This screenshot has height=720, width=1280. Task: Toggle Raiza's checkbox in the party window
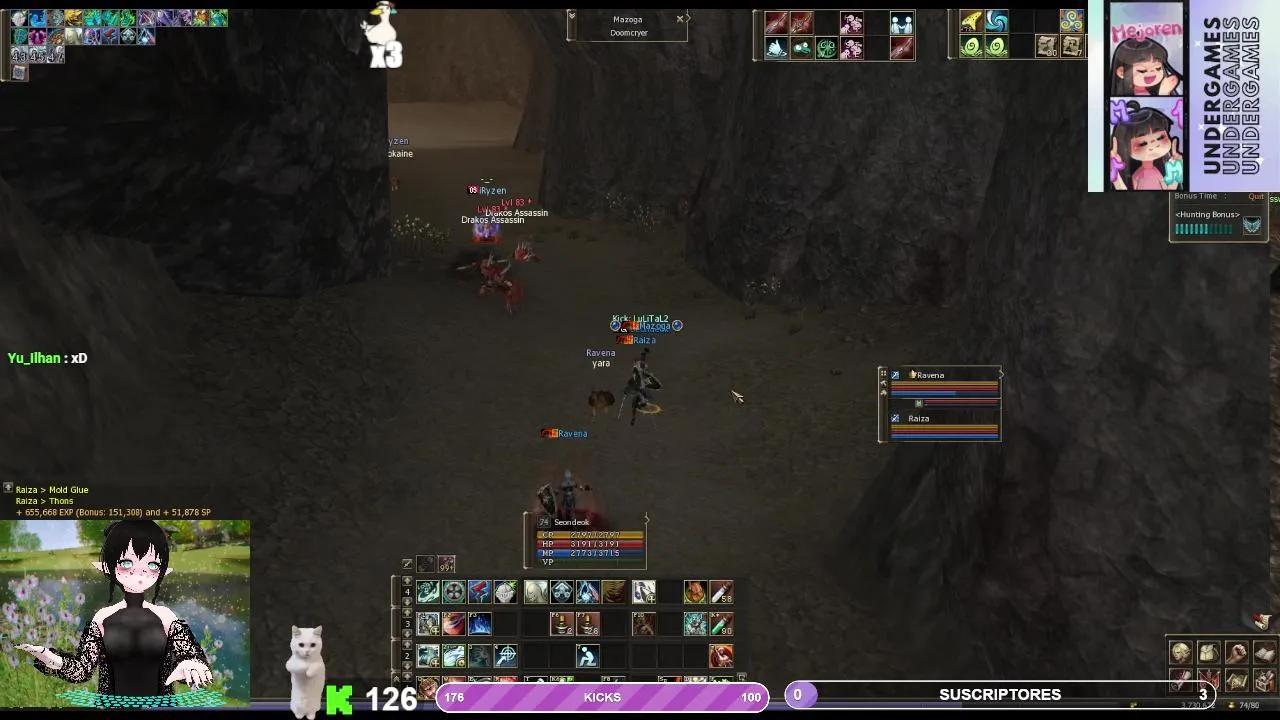[x=895, y=418]
